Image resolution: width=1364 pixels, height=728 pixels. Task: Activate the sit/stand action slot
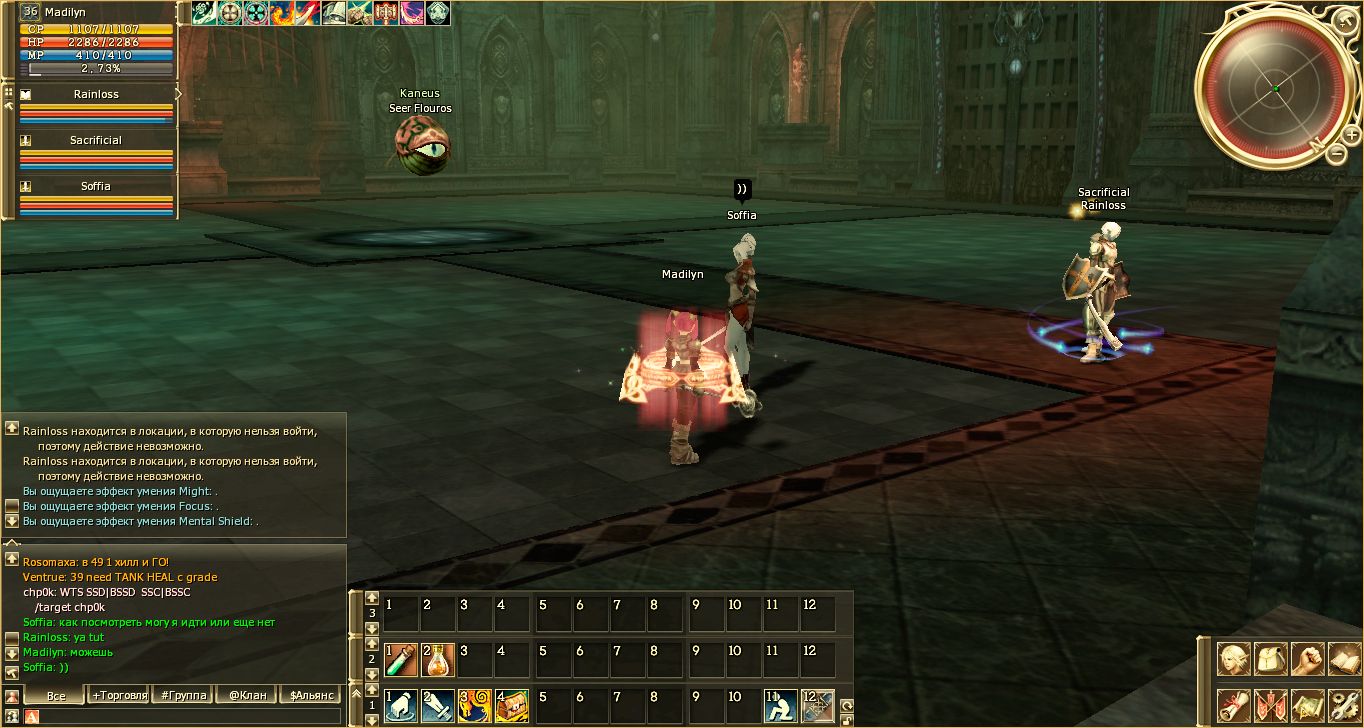click(x=781, y=705)
